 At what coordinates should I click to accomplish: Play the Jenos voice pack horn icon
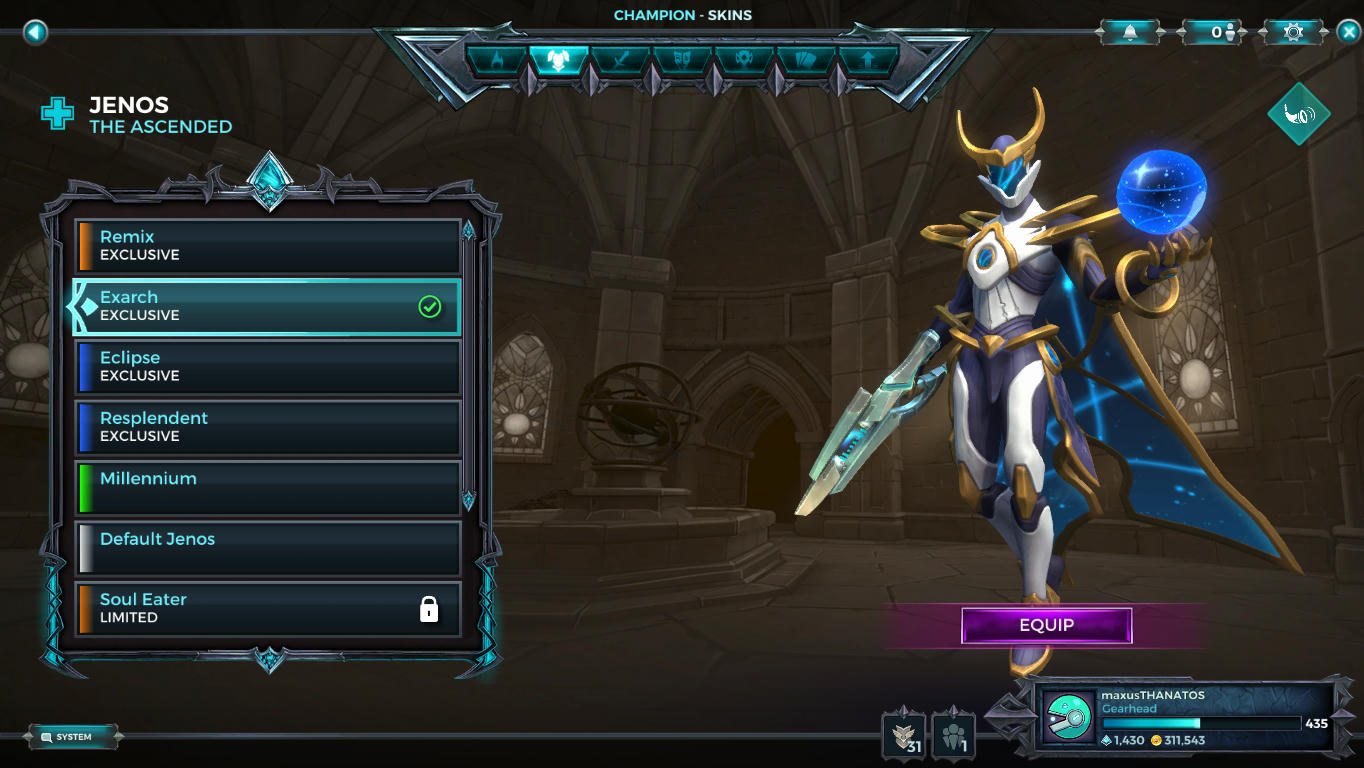pos(1298,113)
